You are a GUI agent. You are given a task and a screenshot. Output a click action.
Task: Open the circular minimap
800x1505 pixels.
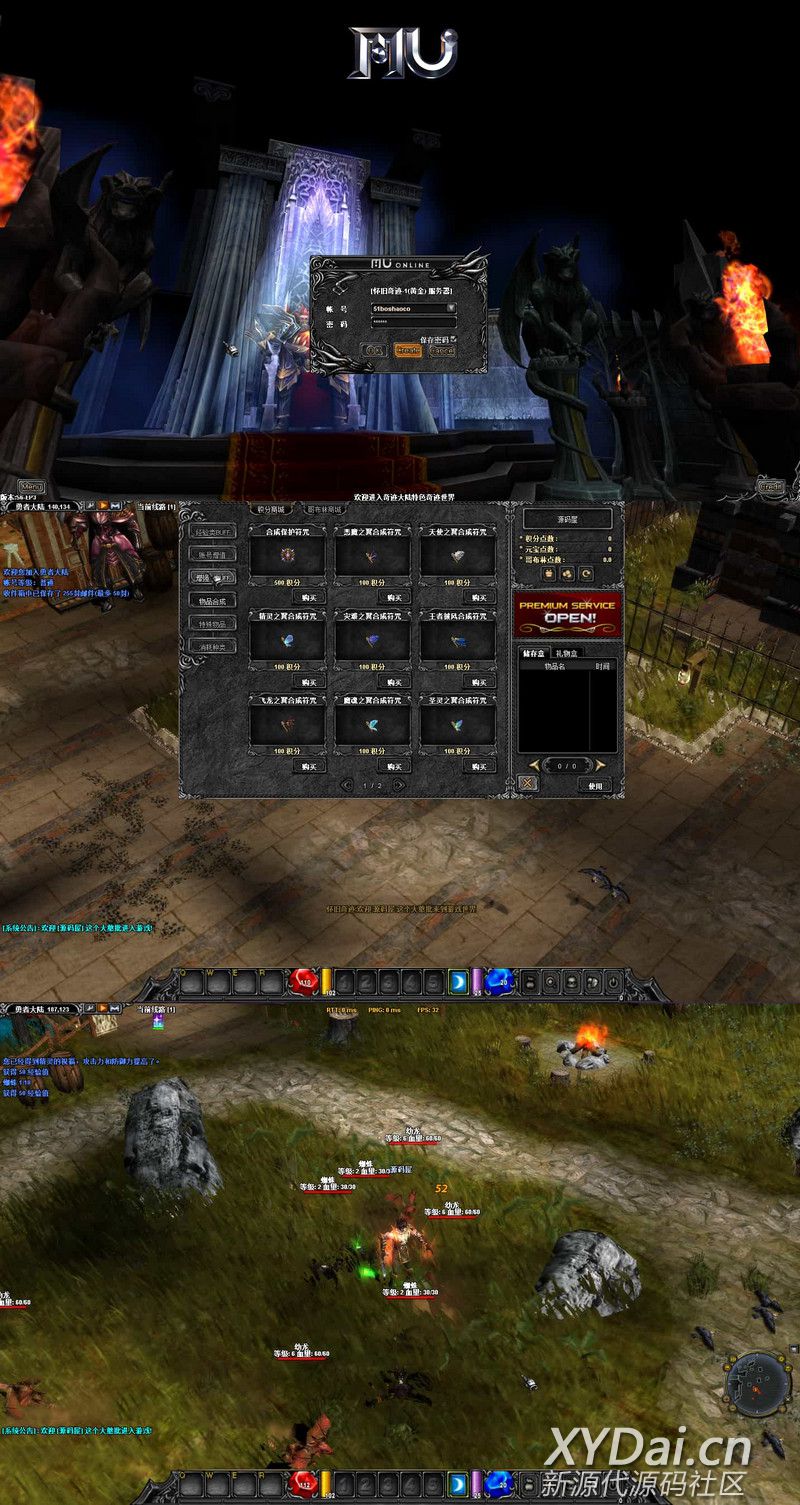758,1382
